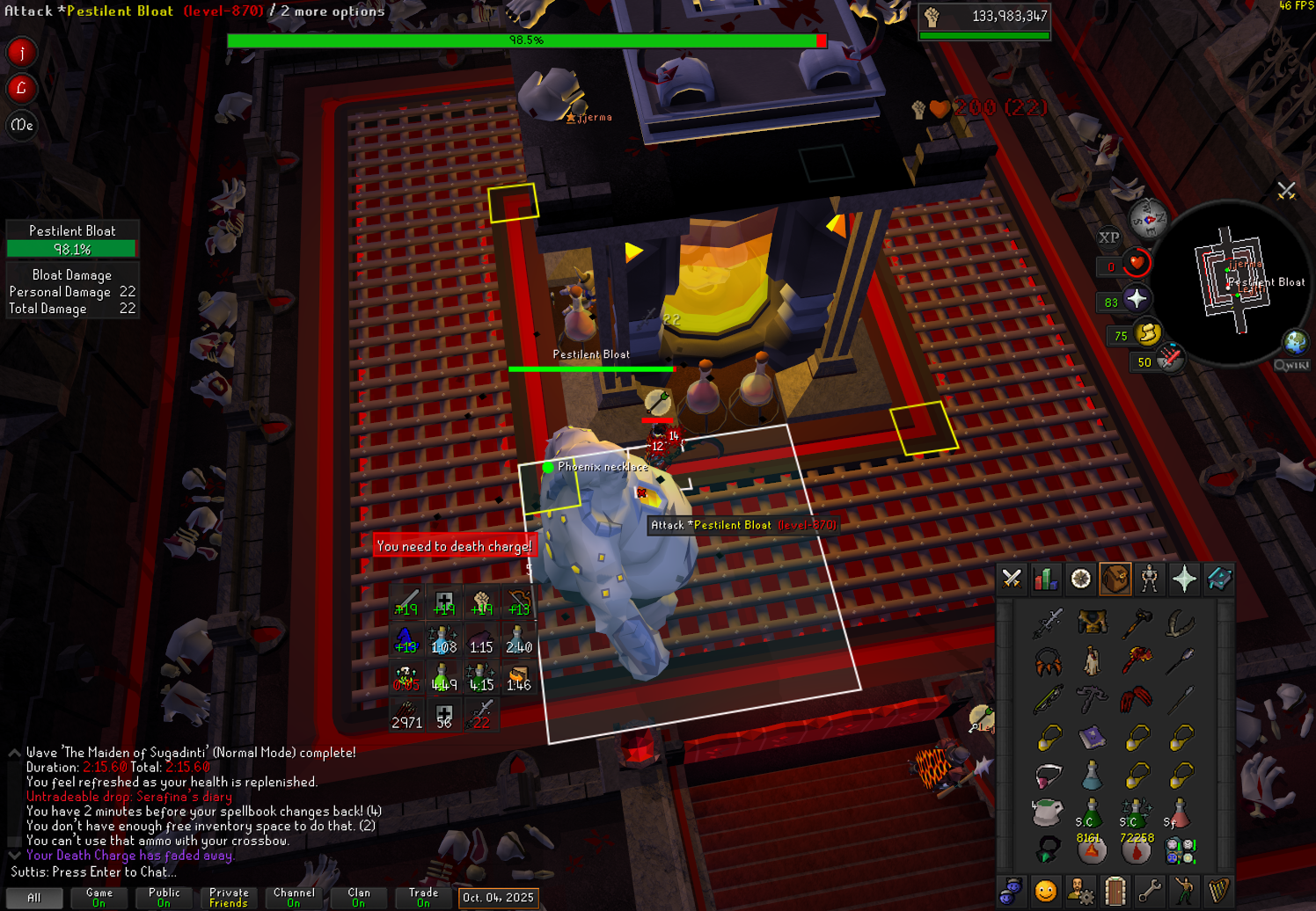
Task: Open the Music player harp tab
Action: 1219,892
